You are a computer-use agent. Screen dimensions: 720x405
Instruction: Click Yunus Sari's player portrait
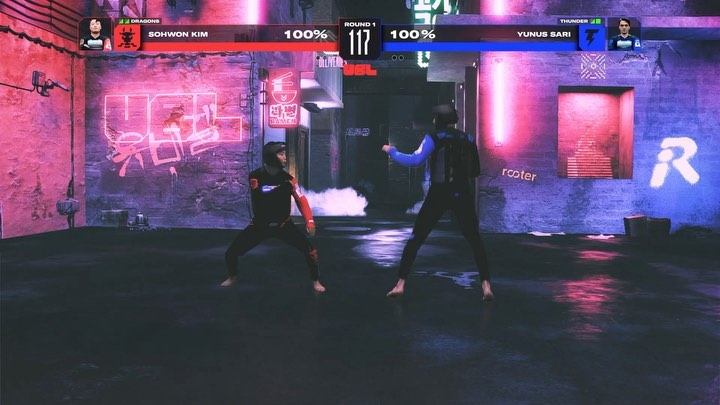coord(625,34)
